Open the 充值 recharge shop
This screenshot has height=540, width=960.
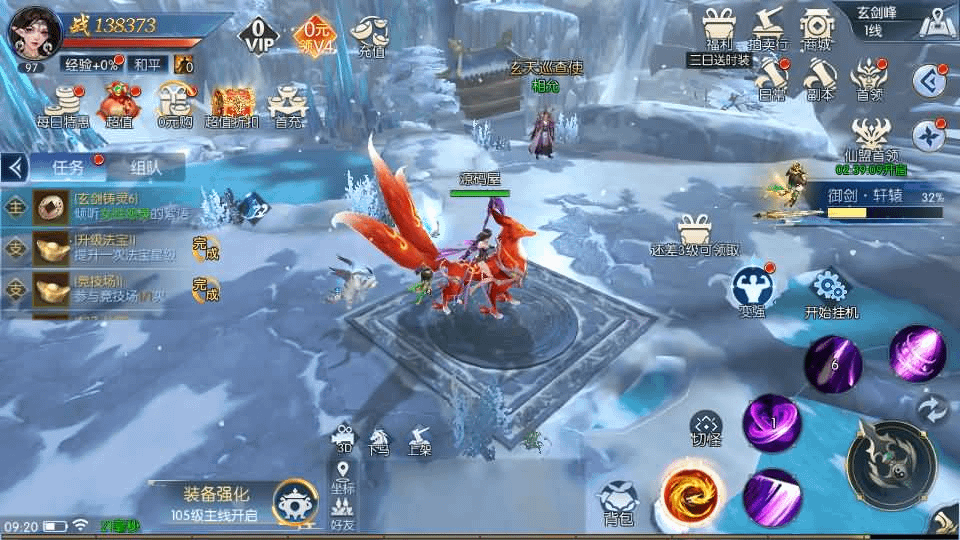pyautogui.click(x=371, y=34)
